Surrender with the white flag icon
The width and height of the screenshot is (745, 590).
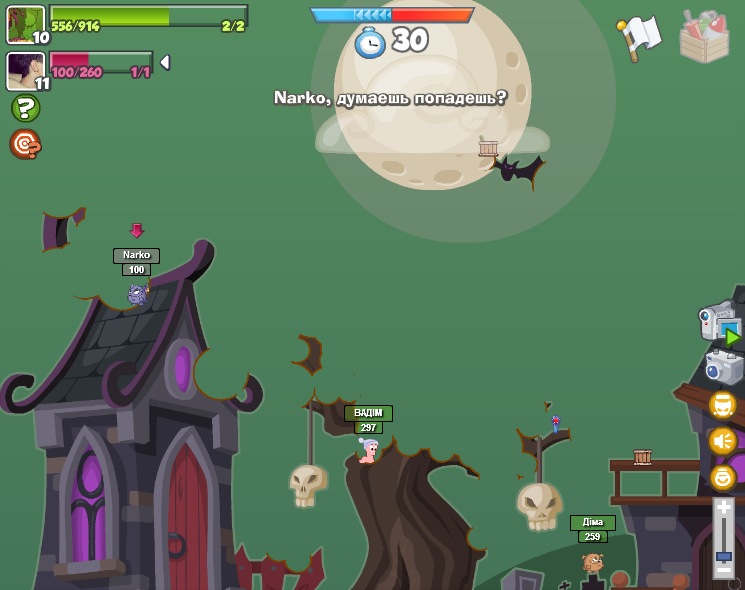(x=640, y=37)
